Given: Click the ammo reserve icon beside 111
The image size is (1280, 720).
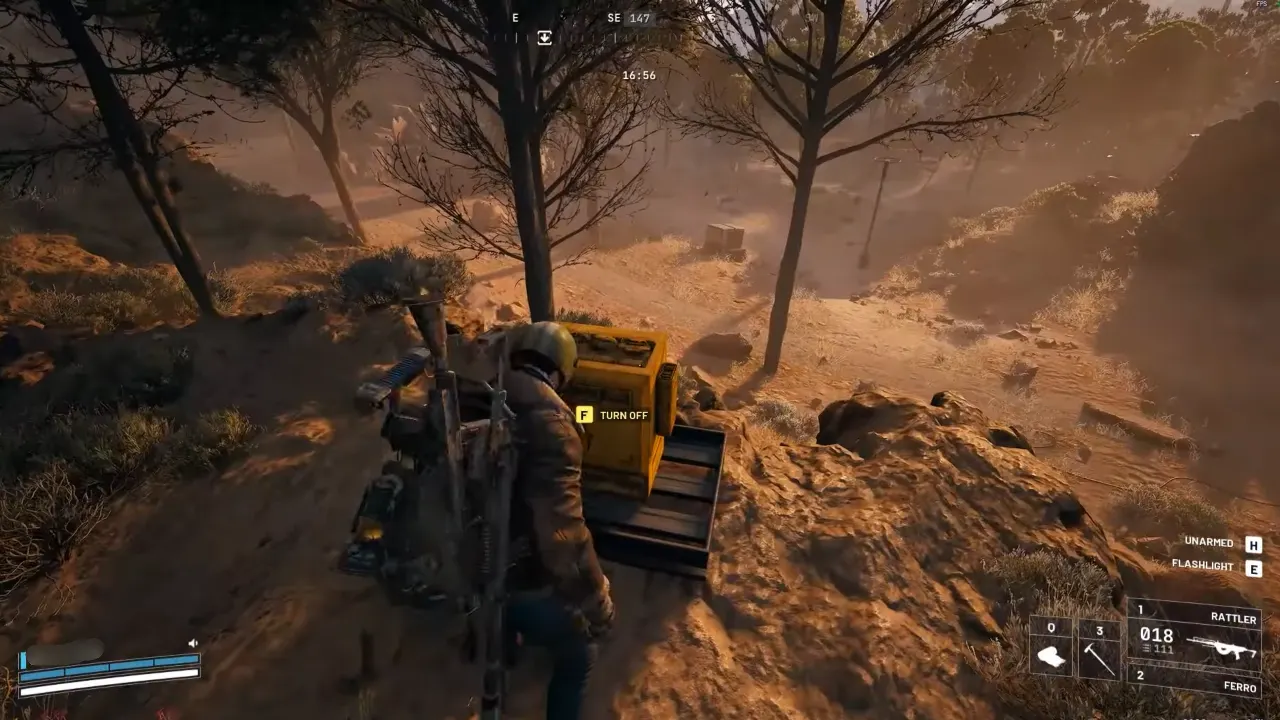Looking at the screenshot, I should [1144, 649].
